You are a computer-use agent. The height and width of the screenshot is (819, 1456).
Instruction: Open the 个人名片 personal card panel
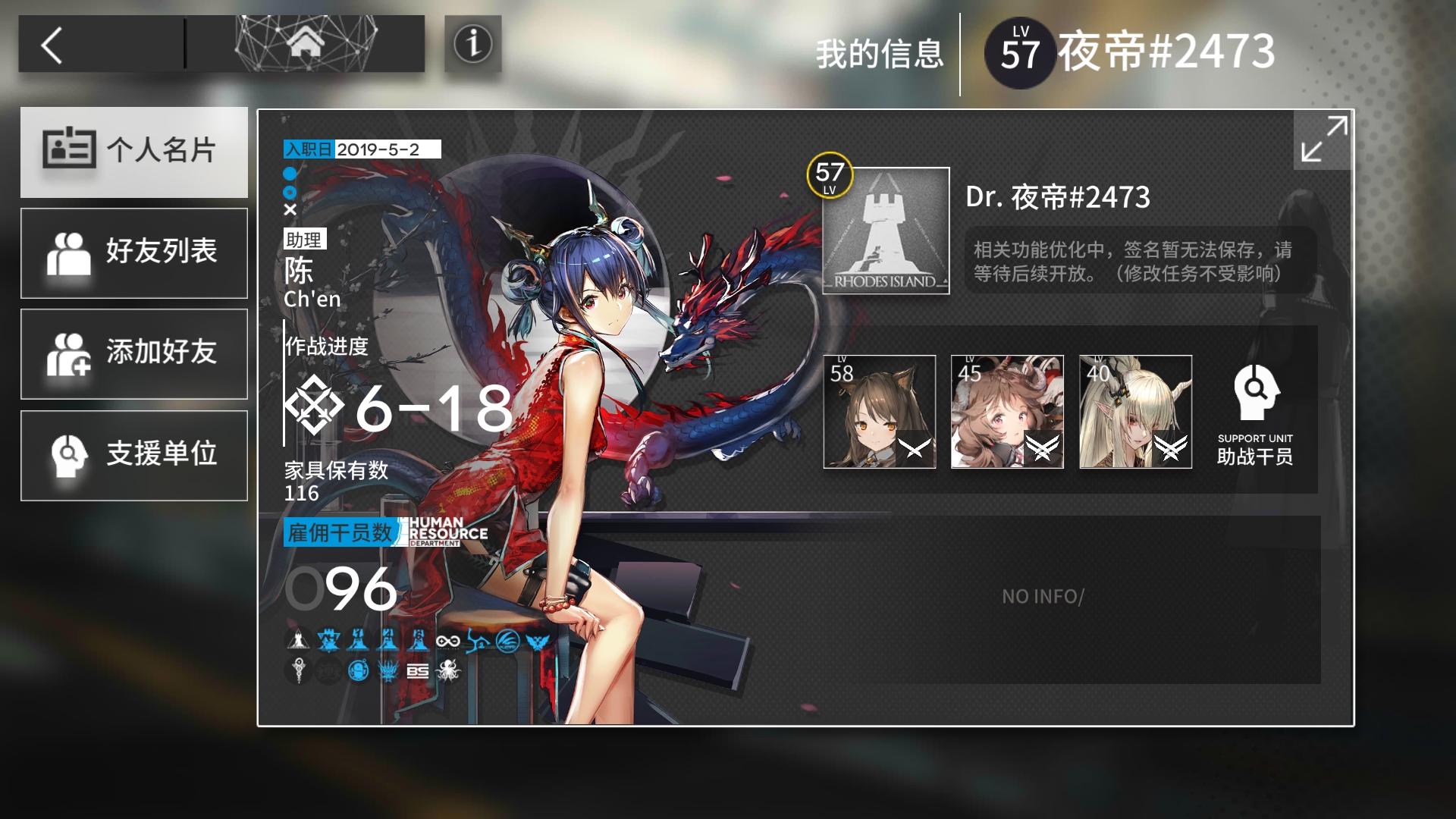click(x=134, y=152)
